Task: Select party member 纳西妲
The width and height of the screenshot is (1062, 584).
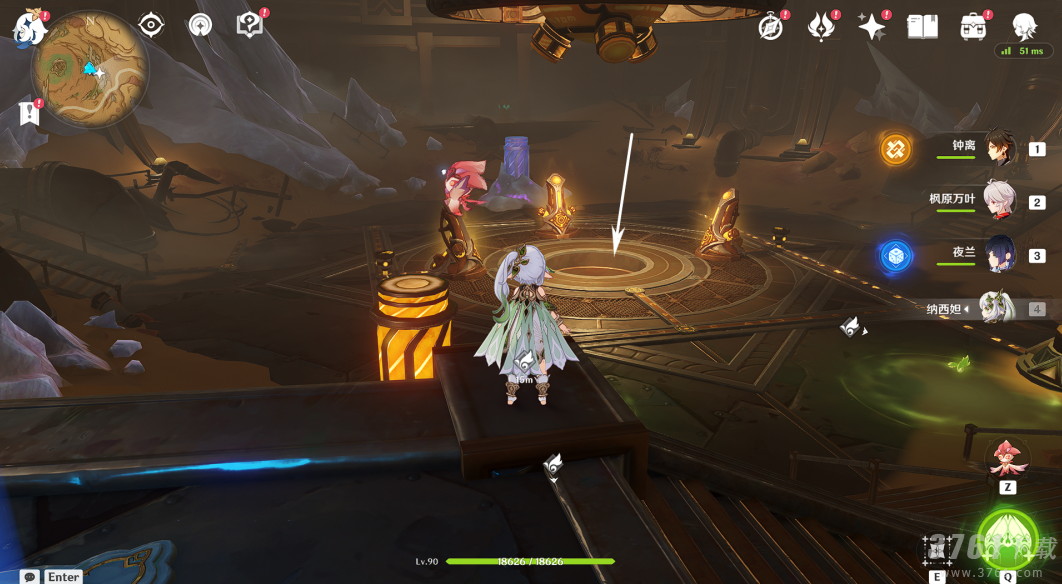Action: click(996, 308)
